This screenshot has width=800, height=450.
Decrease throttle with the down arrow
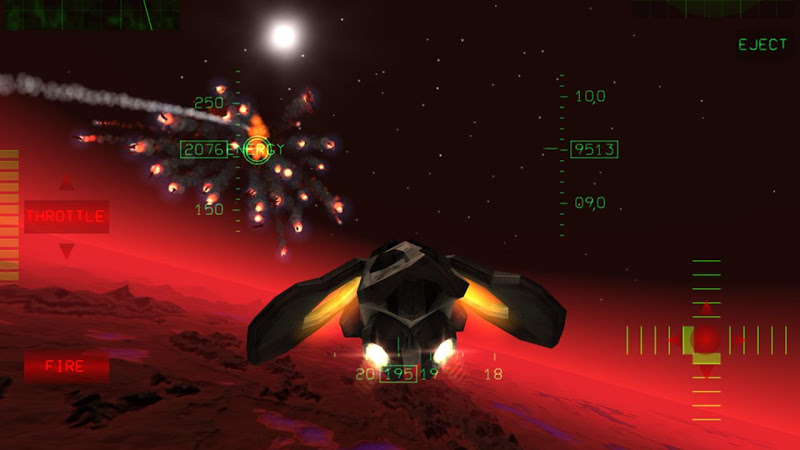click(66, 250)
